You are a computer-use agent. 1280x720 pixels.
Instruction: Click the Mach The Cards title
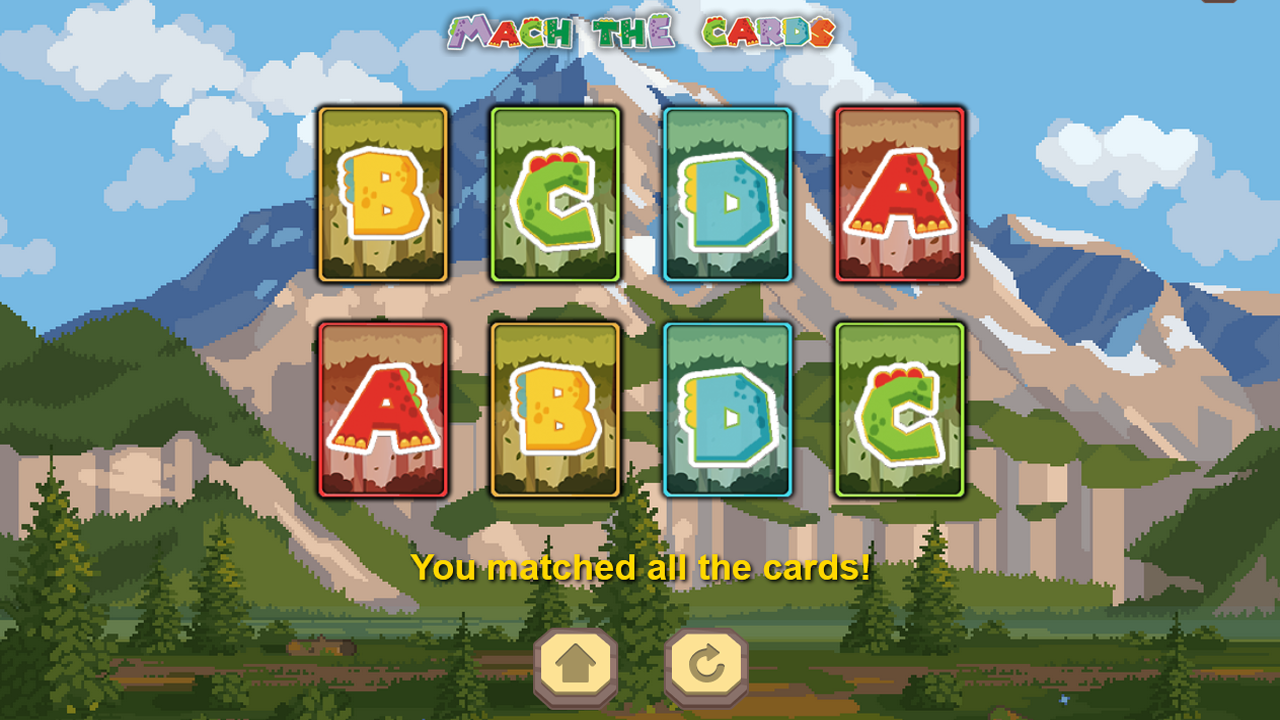(641, 30)
